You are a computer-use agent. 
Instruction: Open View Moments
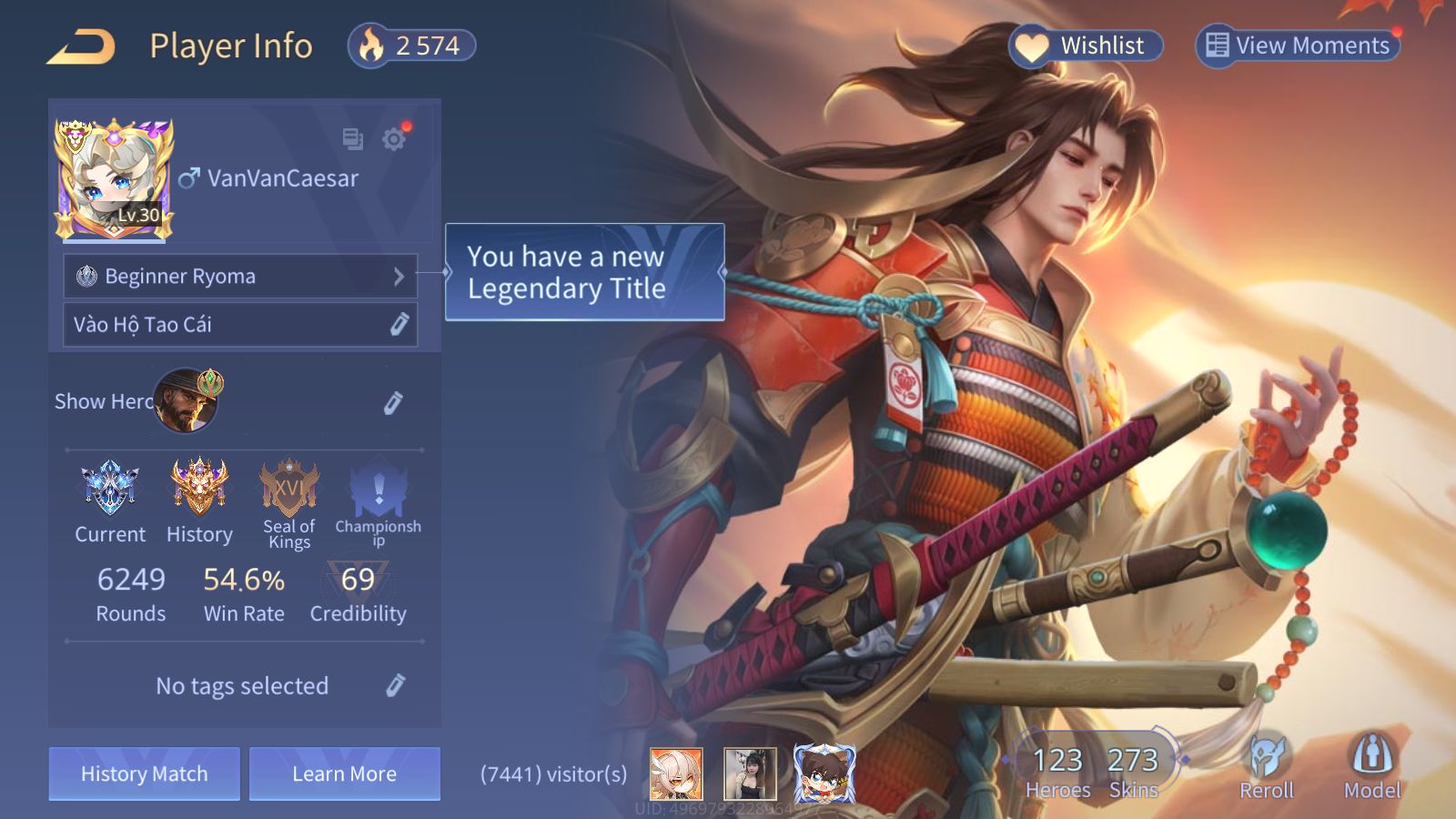click(x=1298, y=45)
